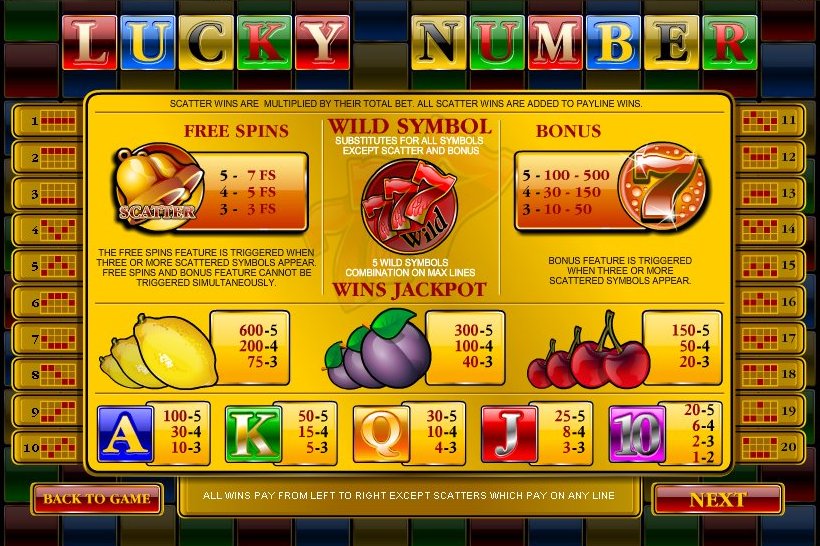Select payline 11 indicator
This screenshot has height=546, width=820.
[773, 121]
